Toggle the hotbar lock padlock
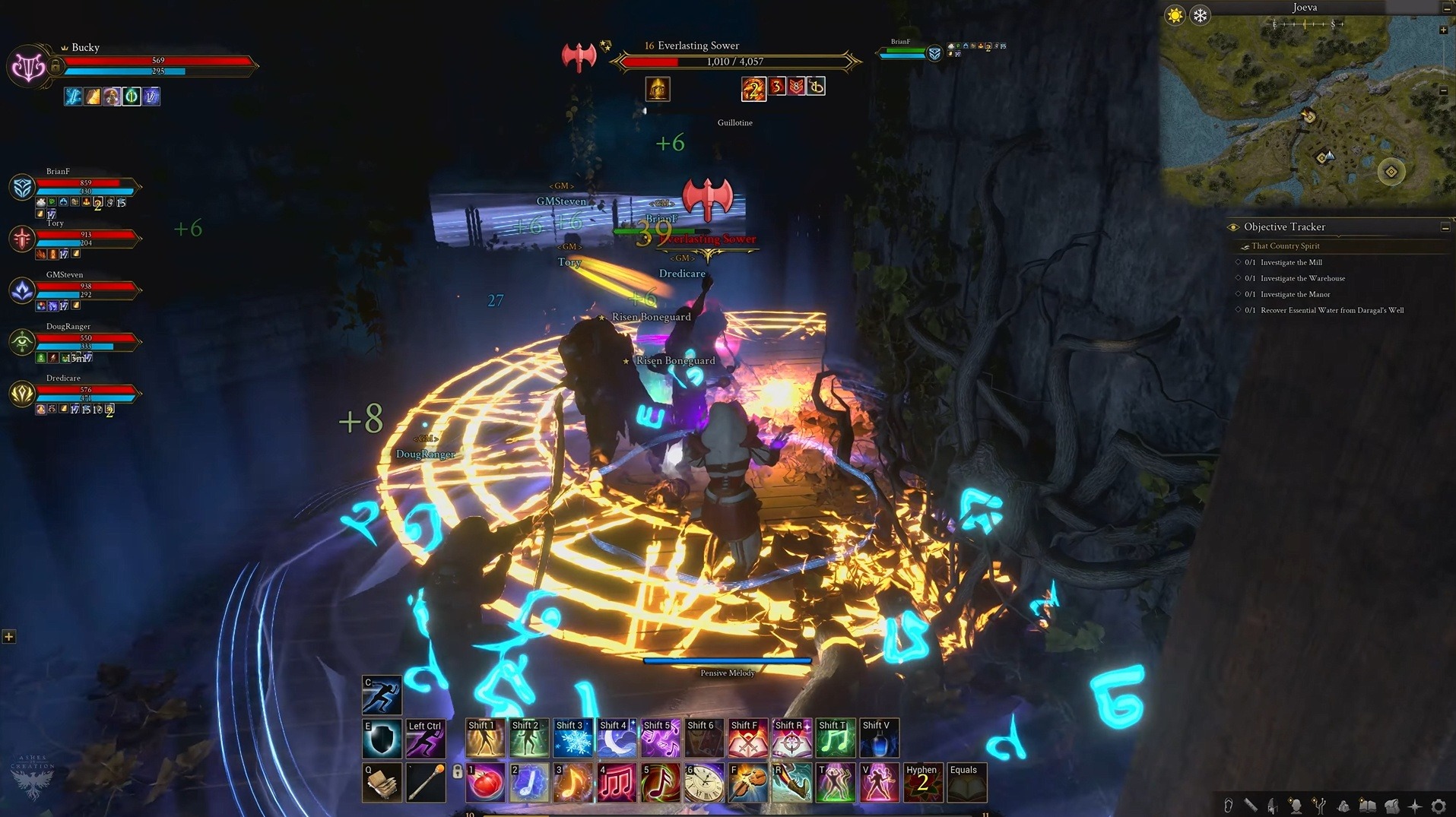 point(458,771)
